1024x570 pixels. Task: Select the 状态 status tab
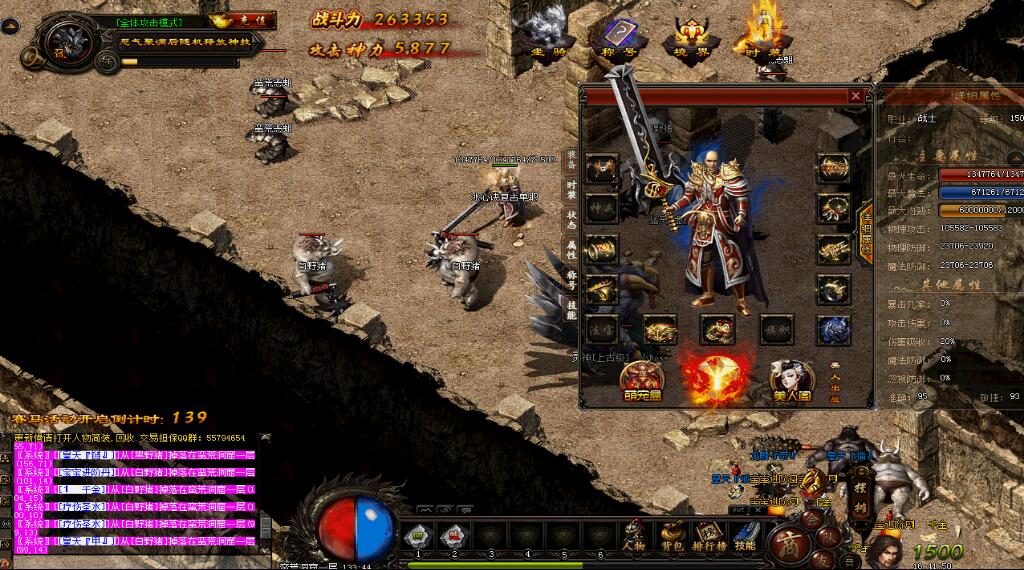[x=571, y=219]
